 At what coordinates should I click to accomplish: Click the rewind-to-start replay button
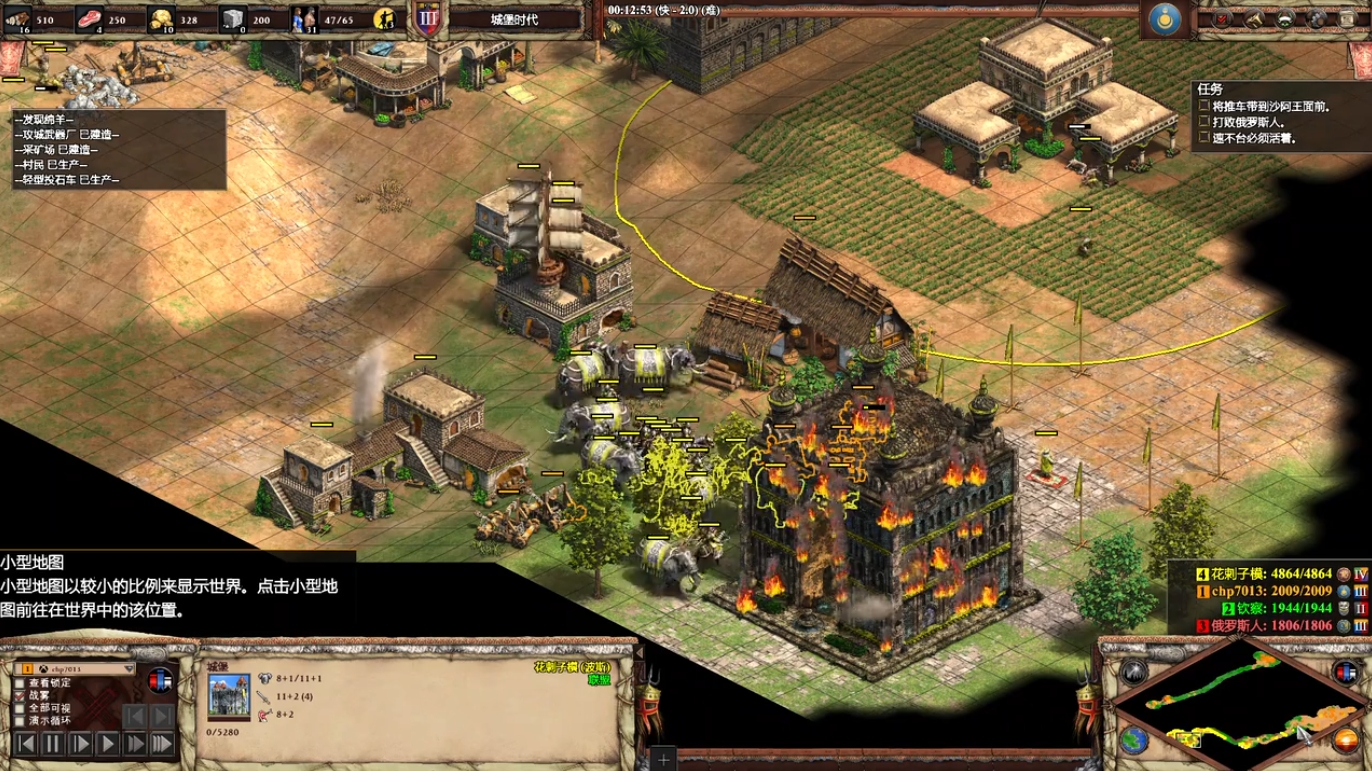[25, 744]
